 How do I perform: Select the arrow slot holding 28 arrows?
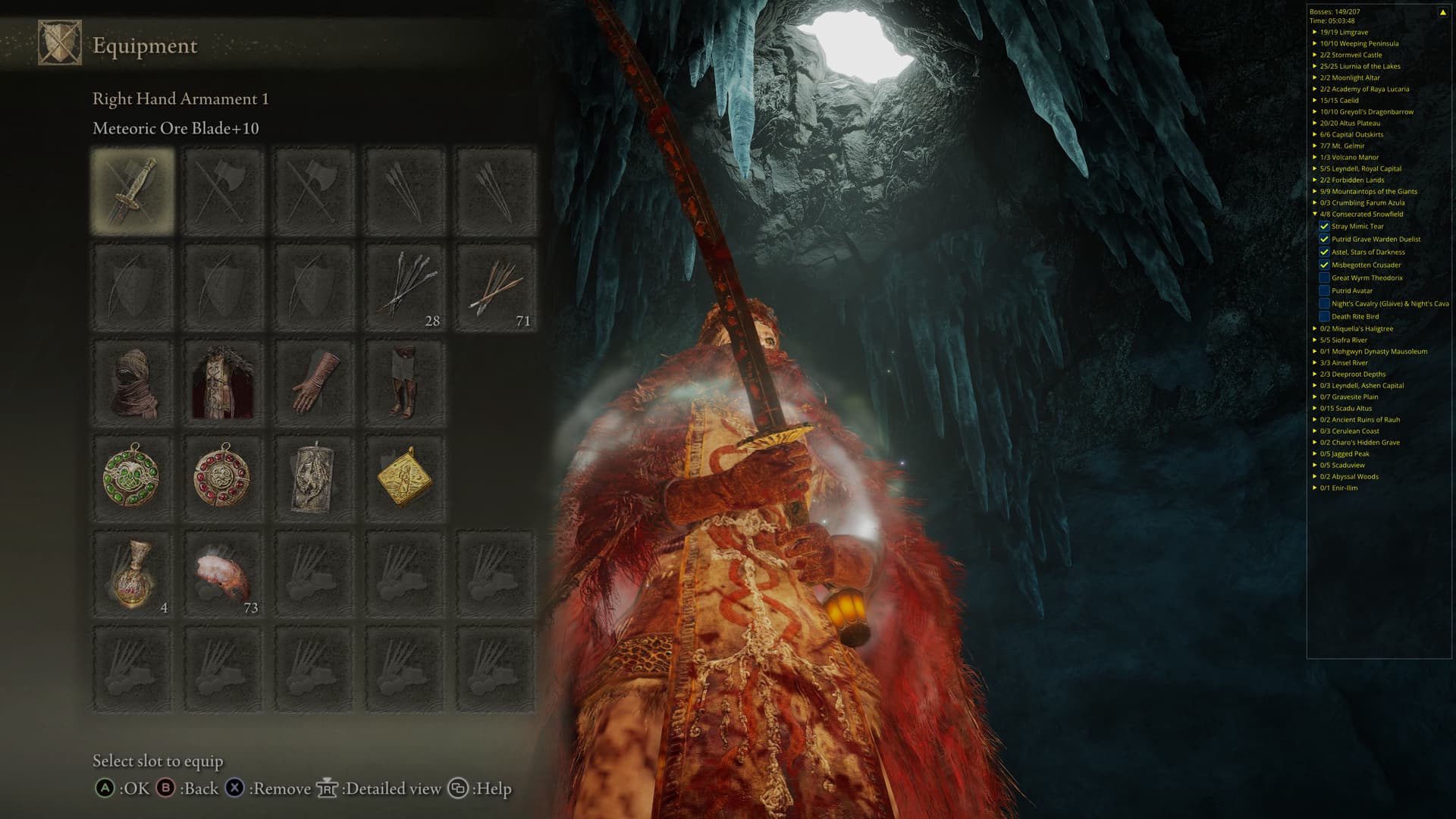(405, 287)
